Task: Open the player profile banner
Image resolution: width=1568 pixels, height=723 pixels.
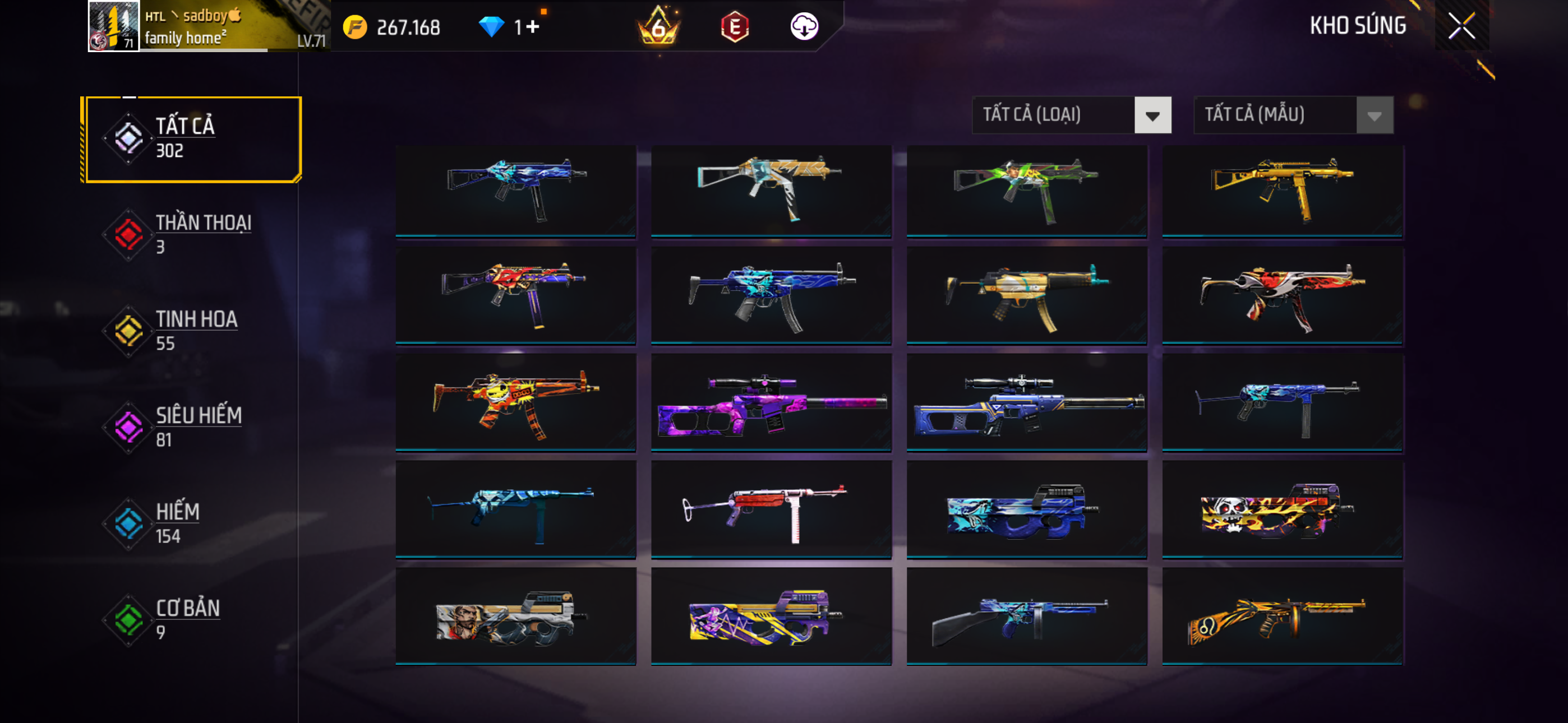Action: click(208, 26)
